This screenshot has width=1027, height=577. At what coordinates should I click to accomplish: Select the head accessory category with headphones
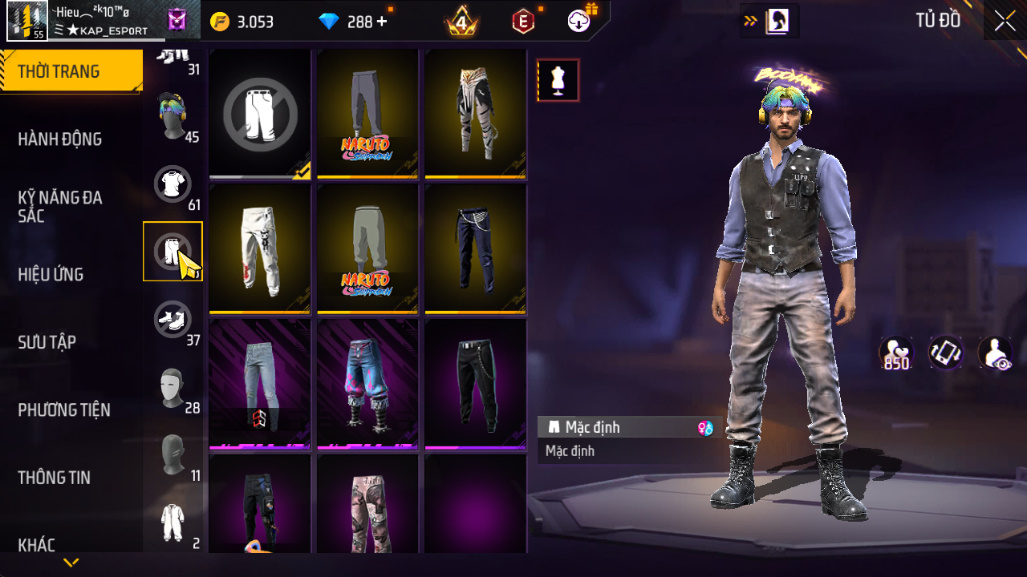[x=172, y=114]
